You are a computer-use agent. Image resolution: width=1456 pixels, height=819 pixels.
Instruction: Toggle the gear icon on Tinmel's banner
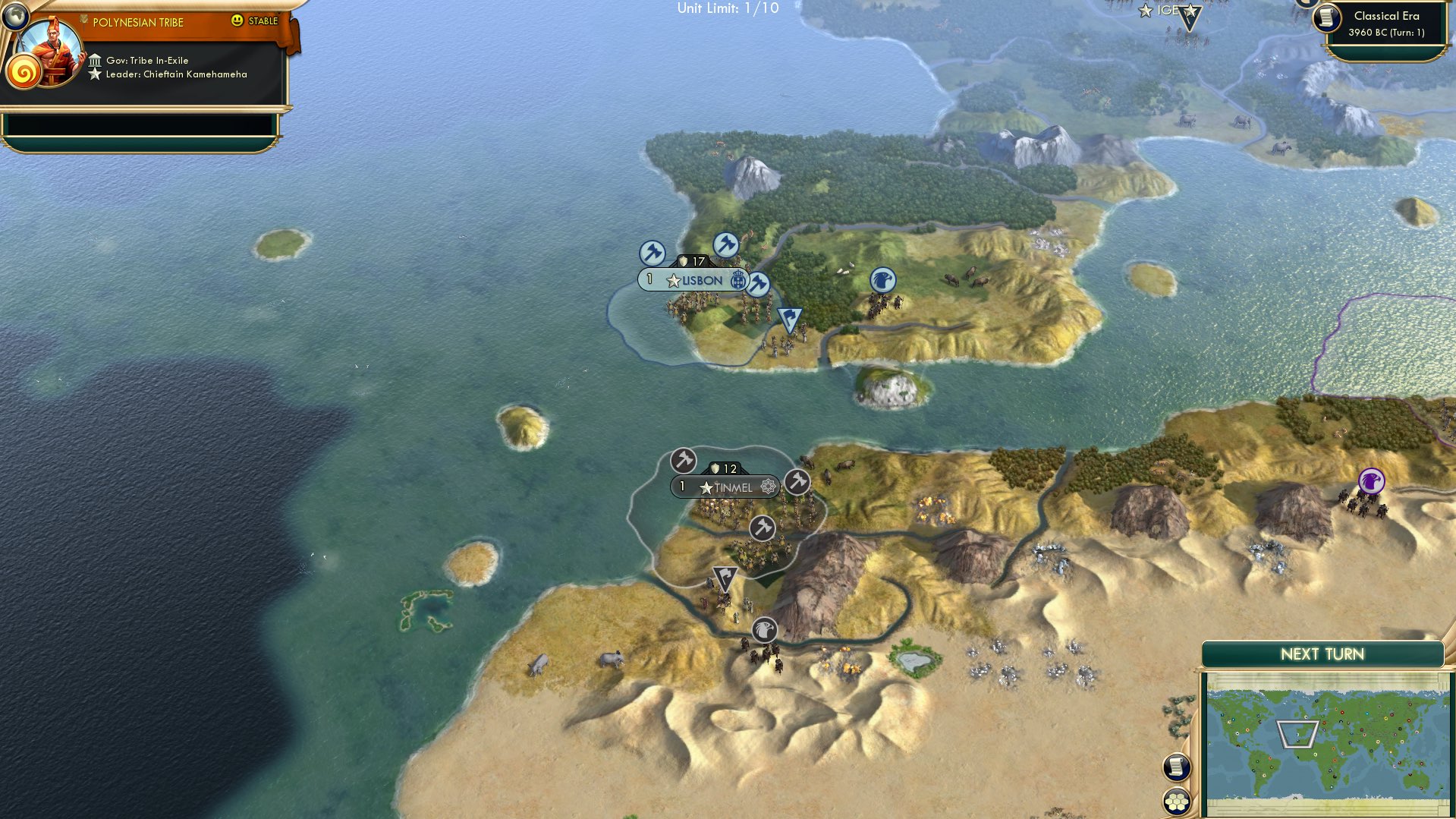pos(766,487)
